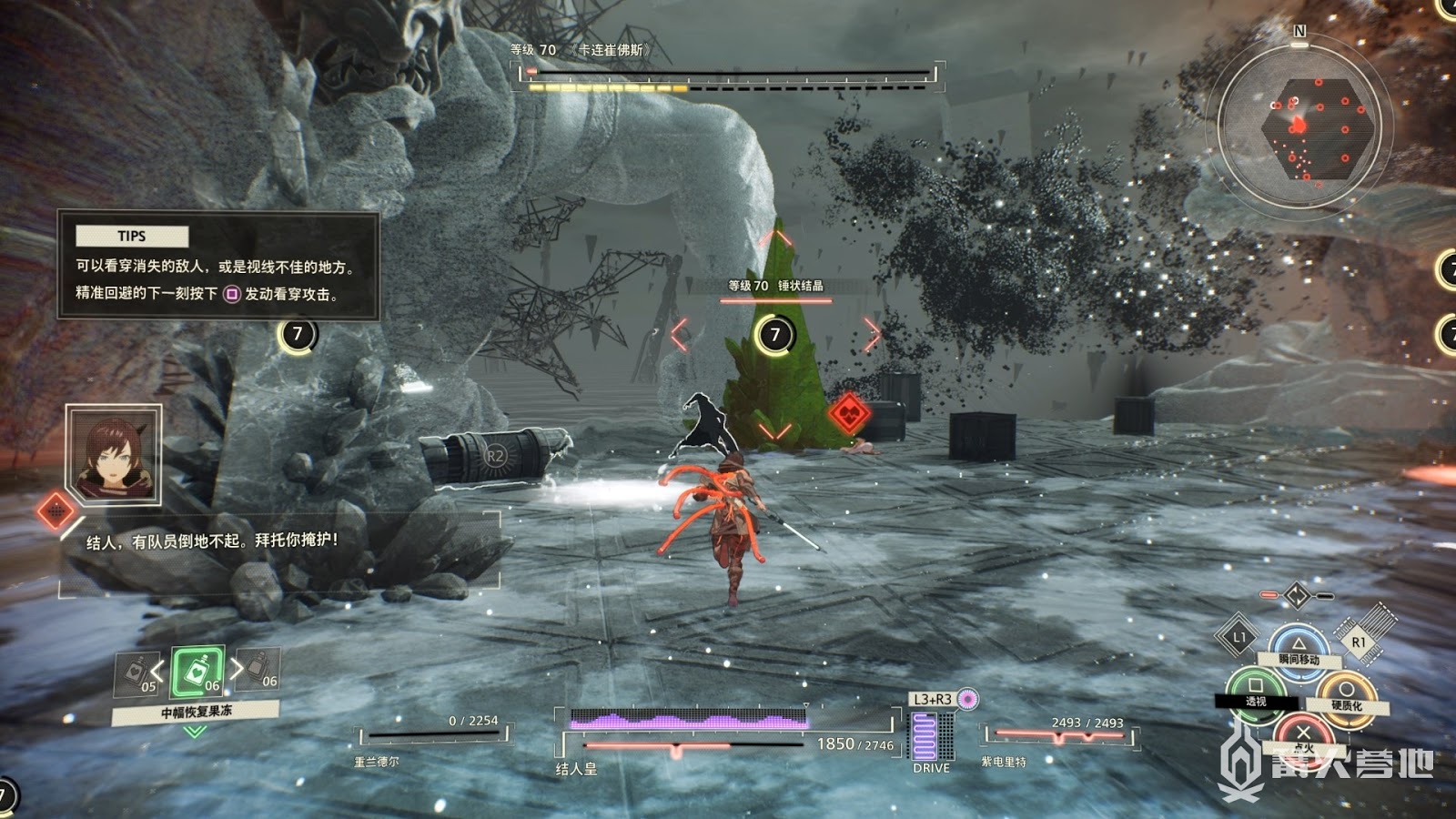Activate the green 透视 SAS skill
Image resolution: width=1456 pixels, height=819 pixels.
(1255, 689)
